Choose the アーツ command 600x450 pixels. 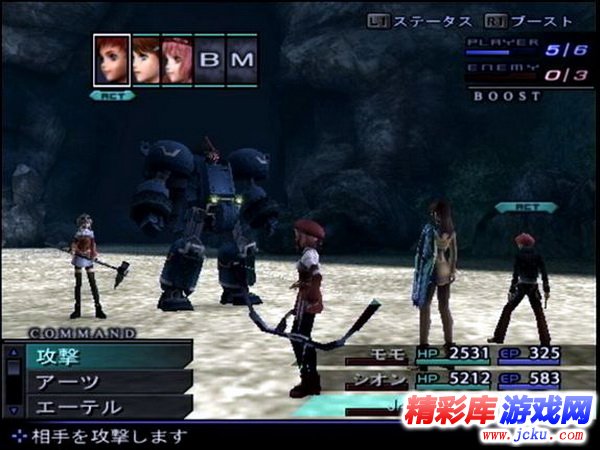pyautogui.click(x=100, y=381)
